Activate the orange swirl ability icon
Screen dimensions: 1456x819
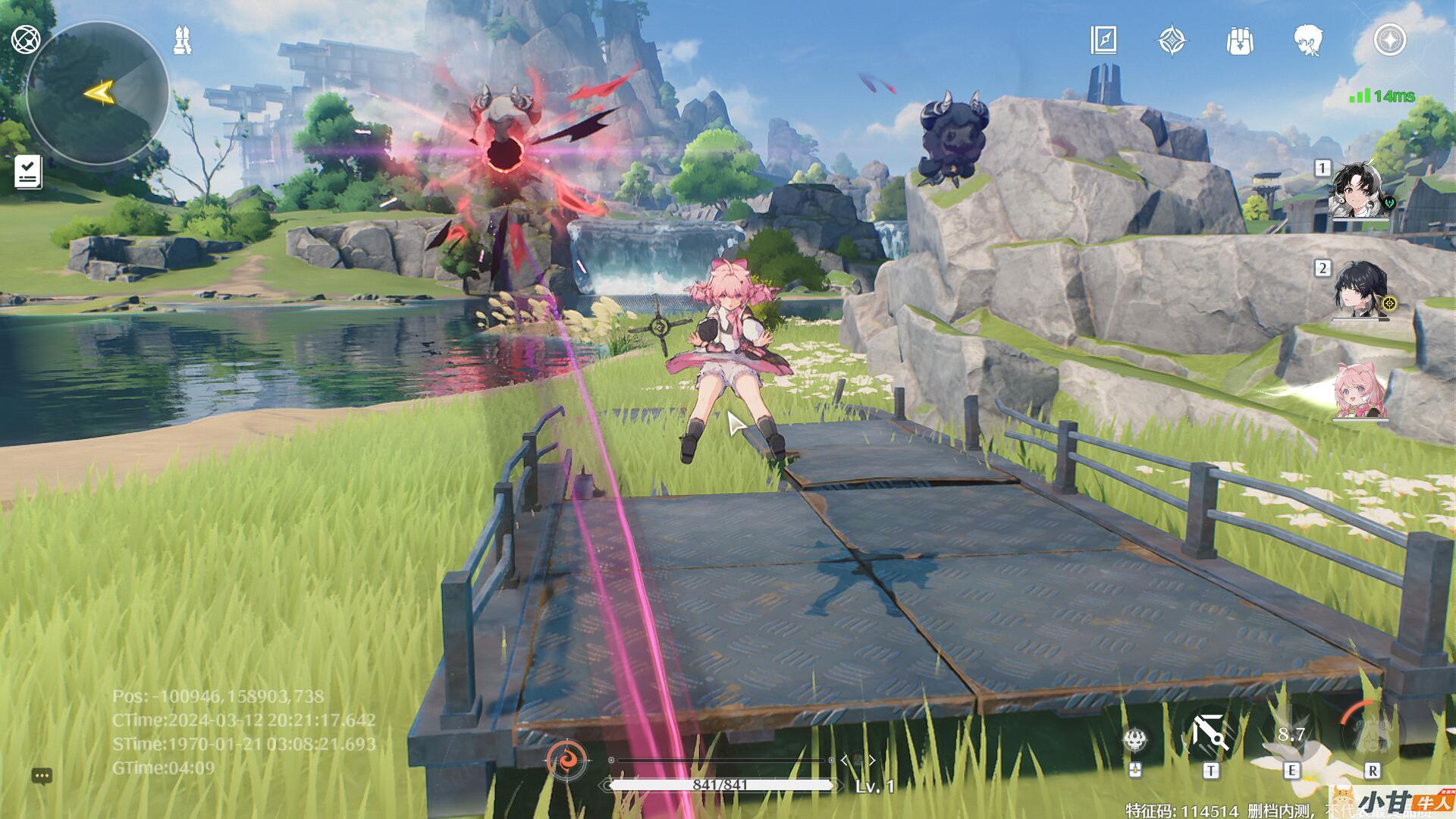(x=567, y=758)
